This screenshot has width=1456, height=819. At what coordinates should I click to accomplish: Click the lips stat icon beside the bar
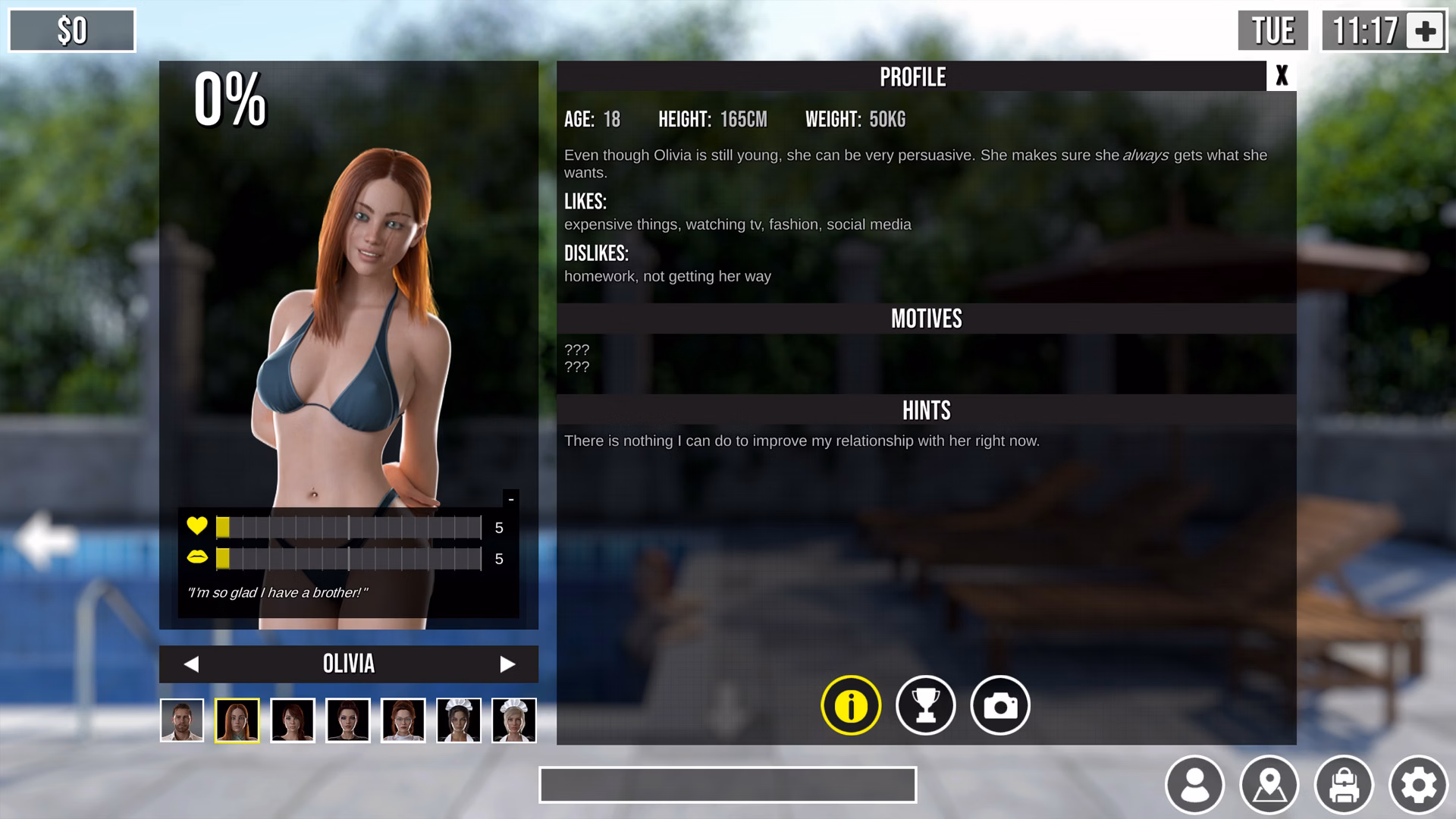(x=196, y=560)
